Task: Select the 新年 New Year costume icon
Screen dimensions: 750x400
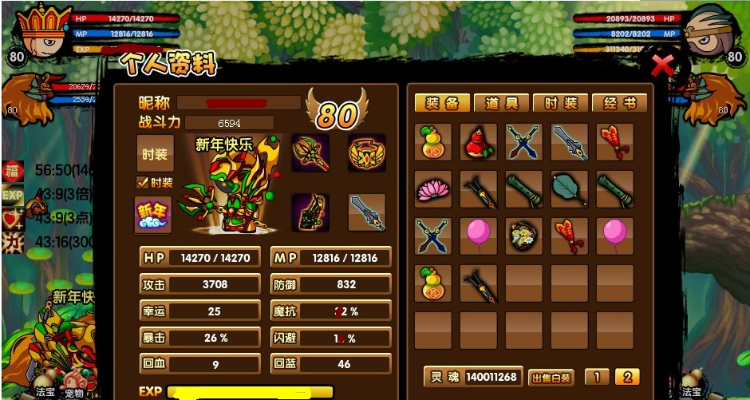Action: (154, 214)
